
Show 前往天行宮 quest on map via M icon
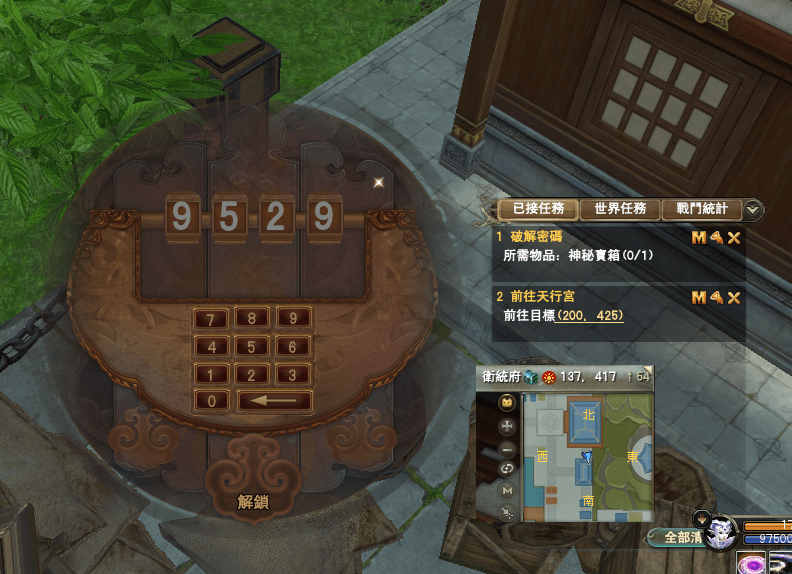[x=698, y=298]
